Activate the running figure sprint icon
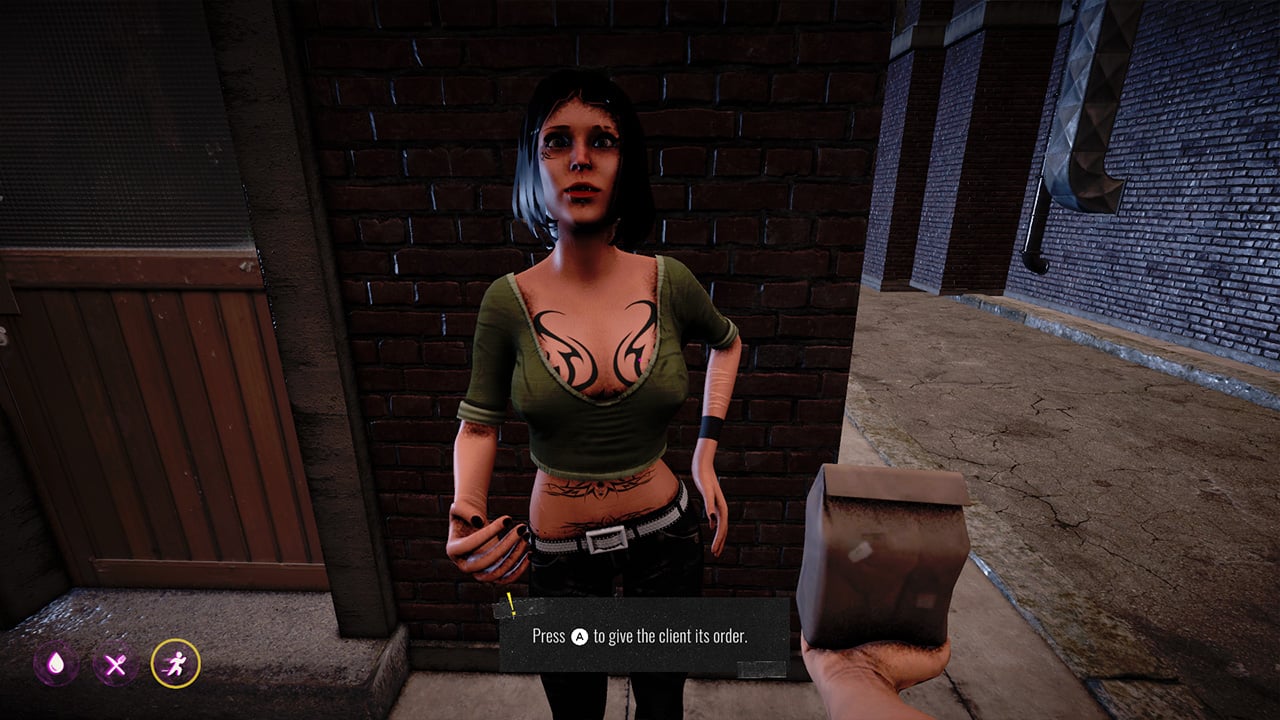The width and height of the screenshot is (1280, 720). (x=176, y=664)
